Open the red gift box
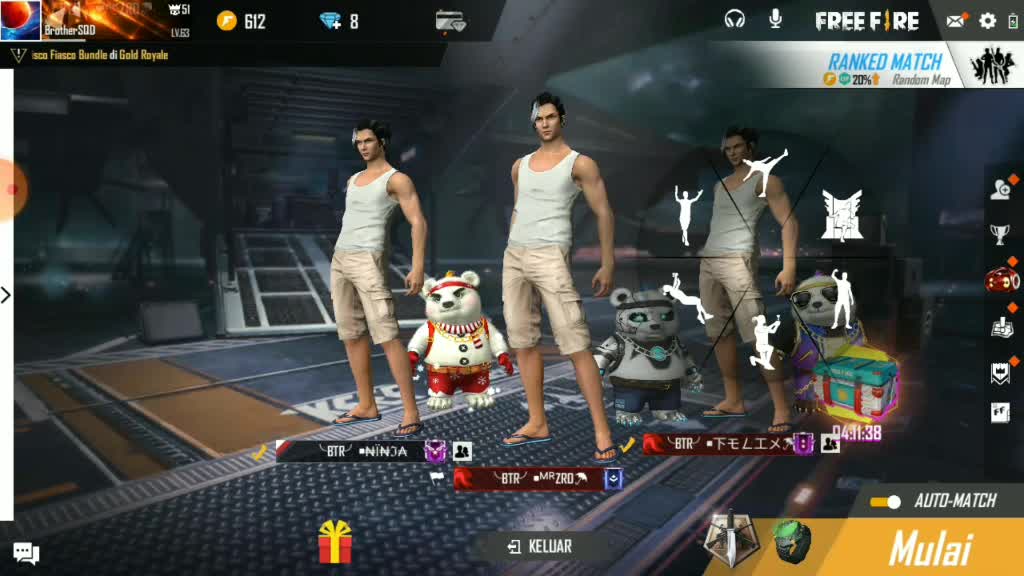Screen dimensions: 1024x576 [x=337, y=543]
